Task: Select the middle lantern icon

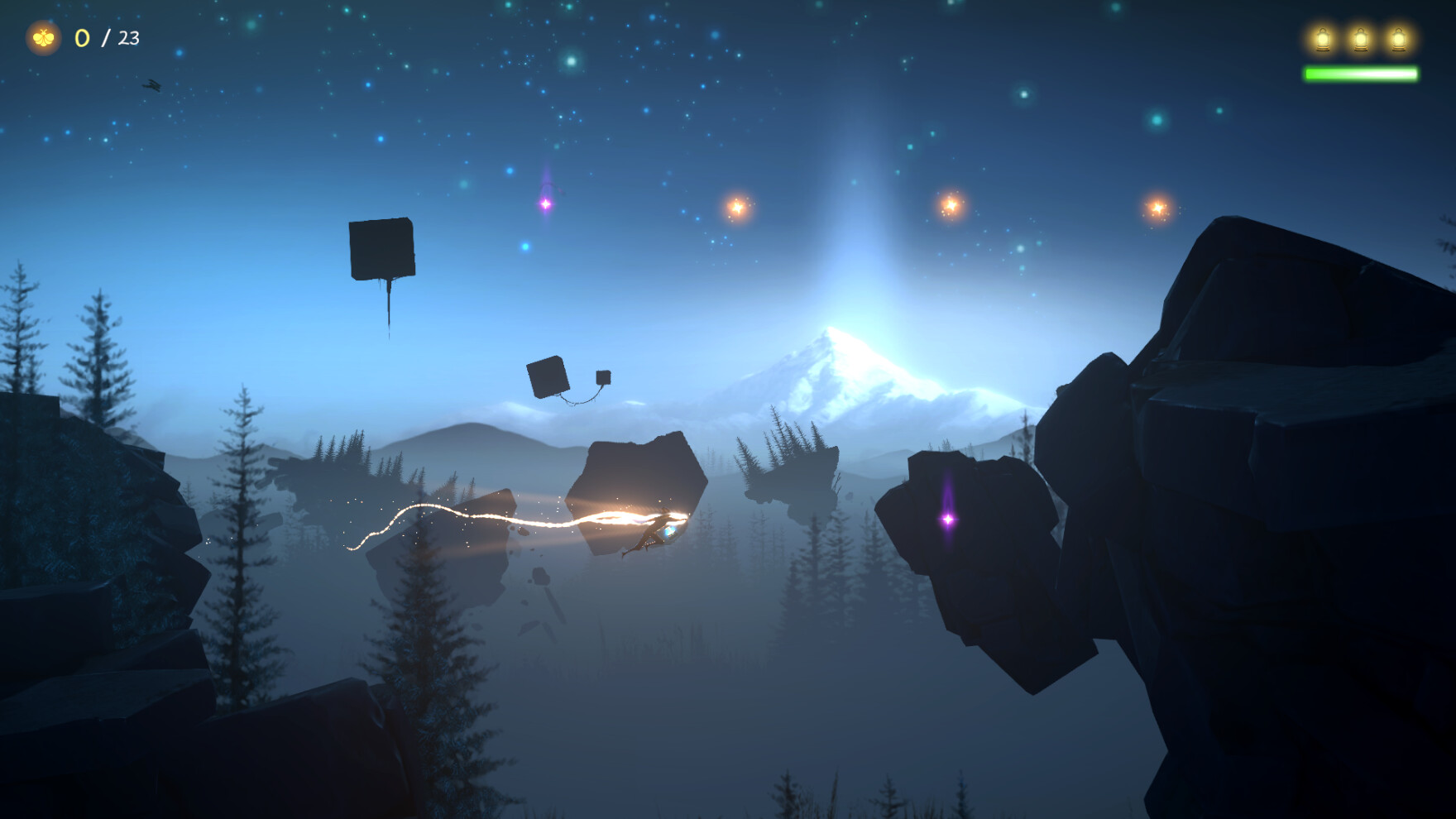Action: coord(1361,38)
